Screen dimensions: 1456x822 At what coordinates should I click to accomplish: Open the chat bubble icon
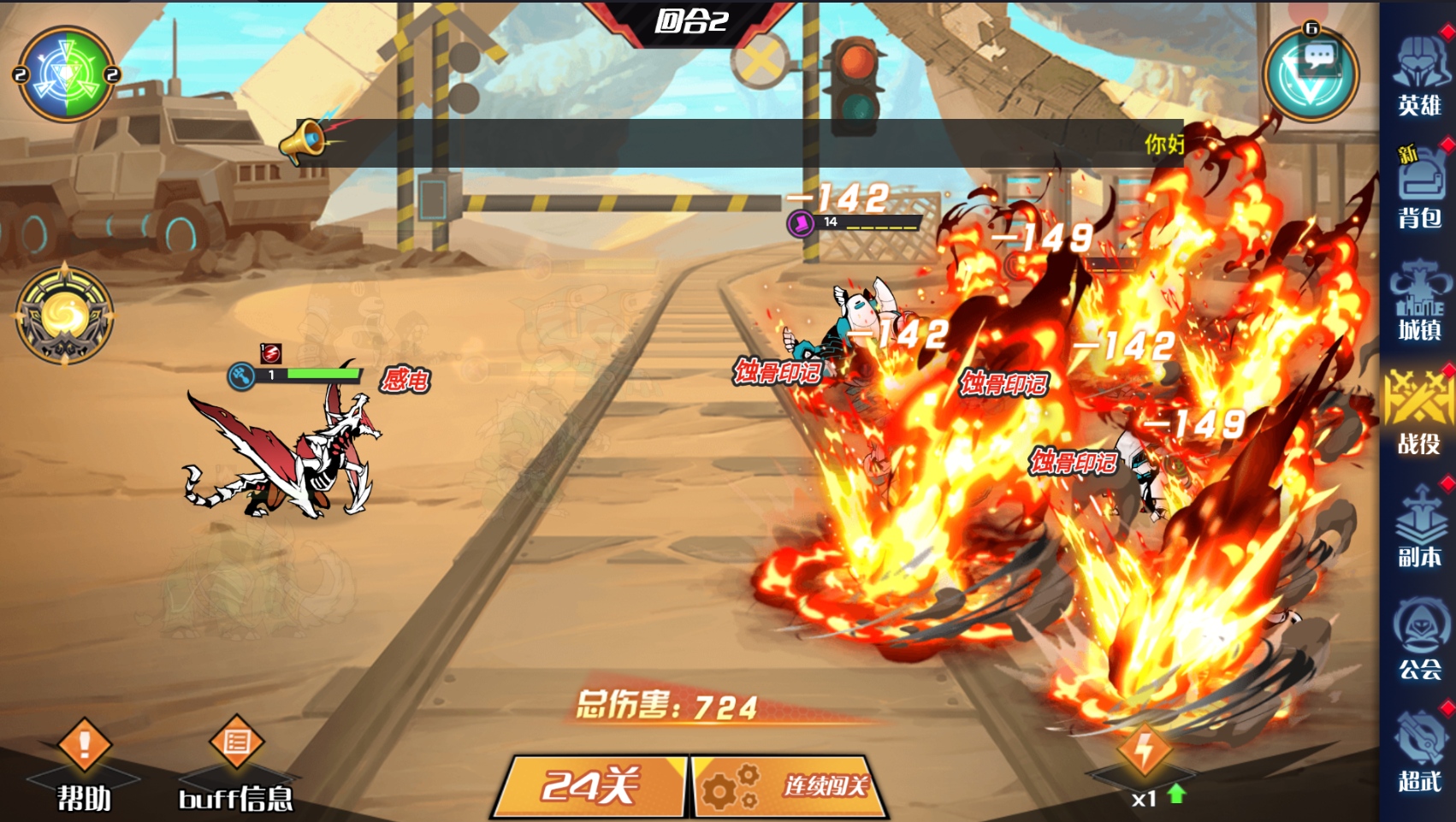pos(1311,74)
